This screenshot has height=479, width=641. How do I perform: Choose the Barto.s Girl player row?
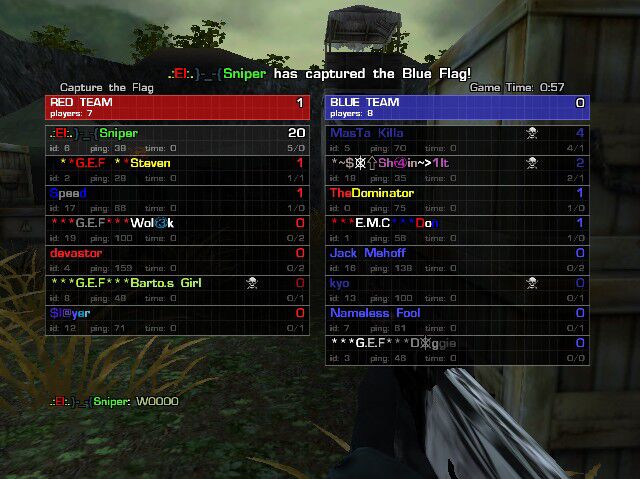point(177,289)
